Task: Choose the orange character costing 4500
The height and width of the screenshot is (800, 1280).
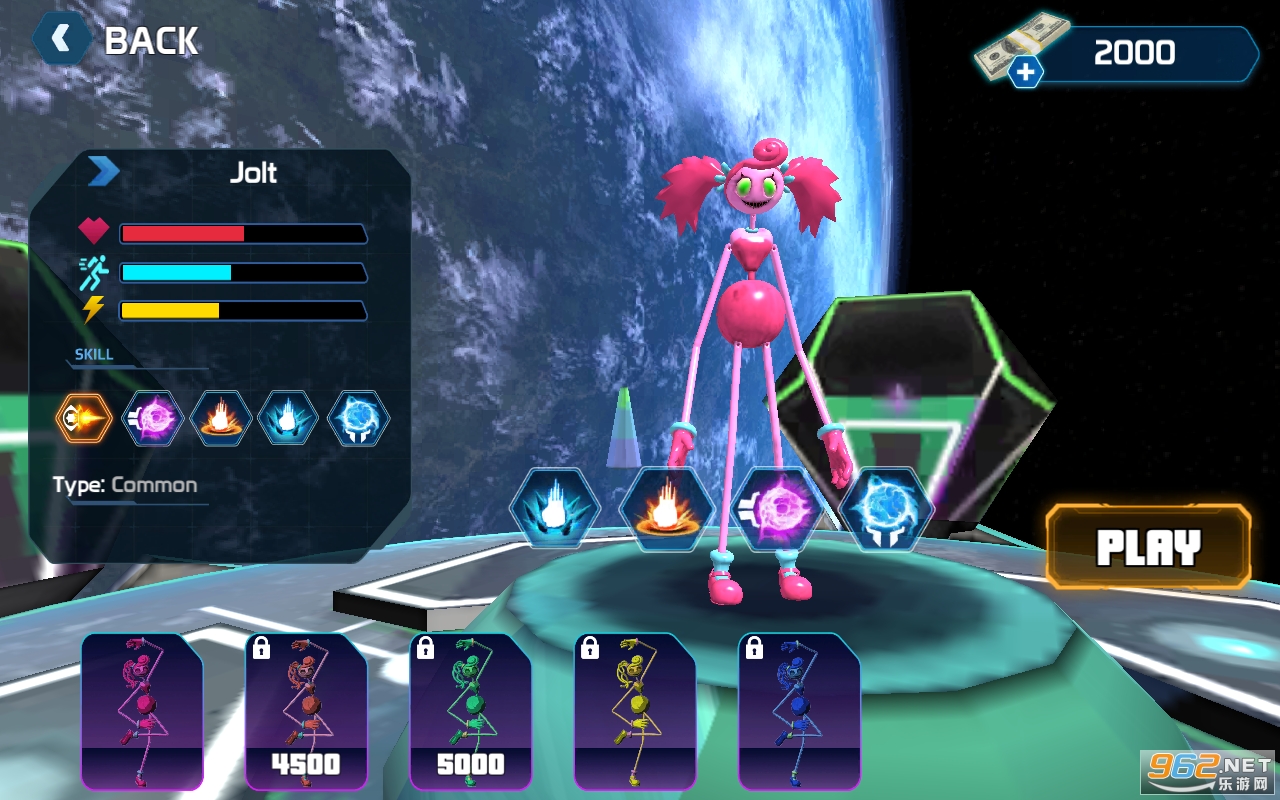Action: [306, 710]
